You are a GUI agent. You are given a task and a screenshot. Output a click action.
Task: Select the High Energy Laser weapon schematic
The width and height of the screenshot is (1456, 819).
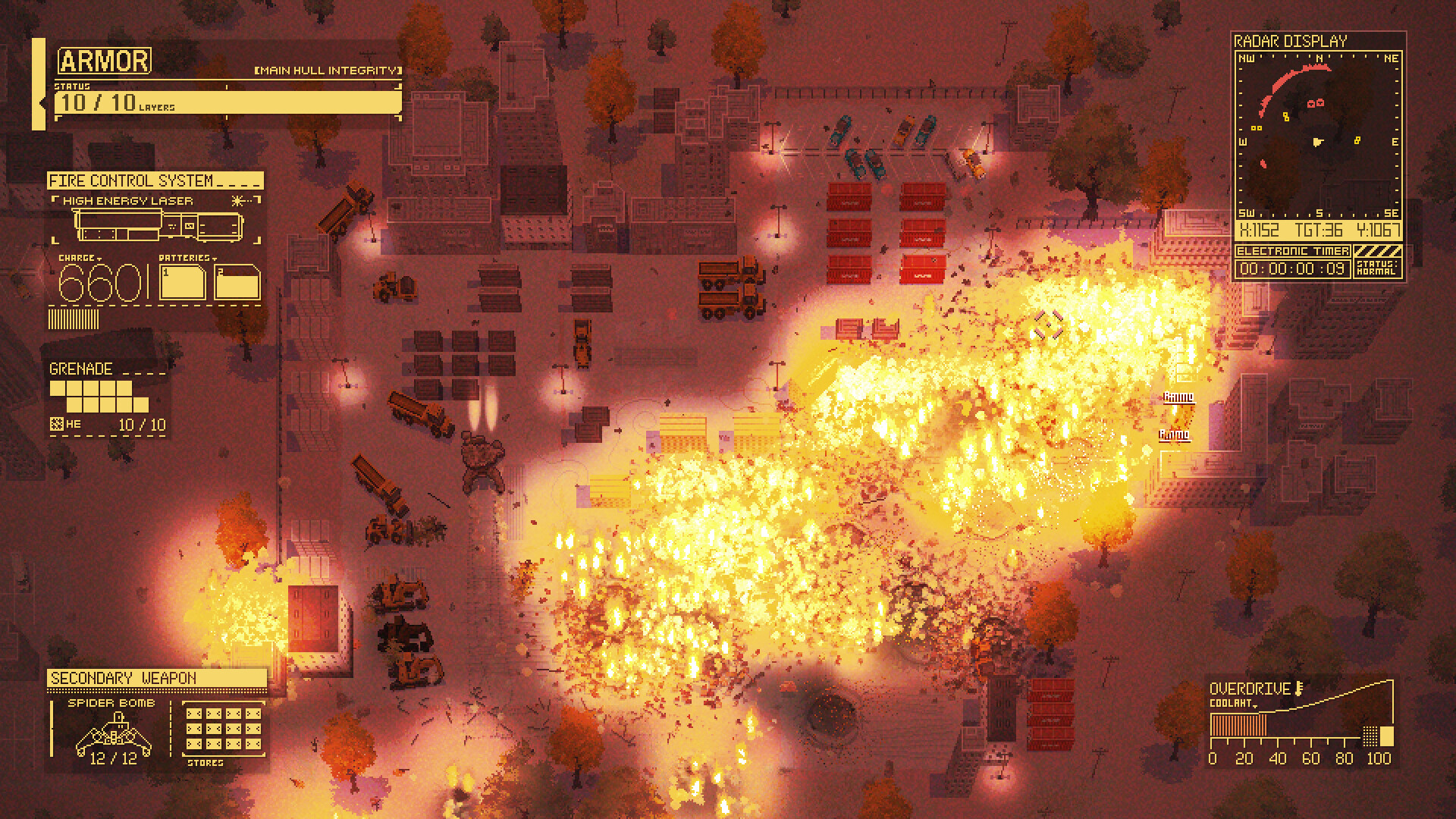pyautogui.click(x=156, y=224)
